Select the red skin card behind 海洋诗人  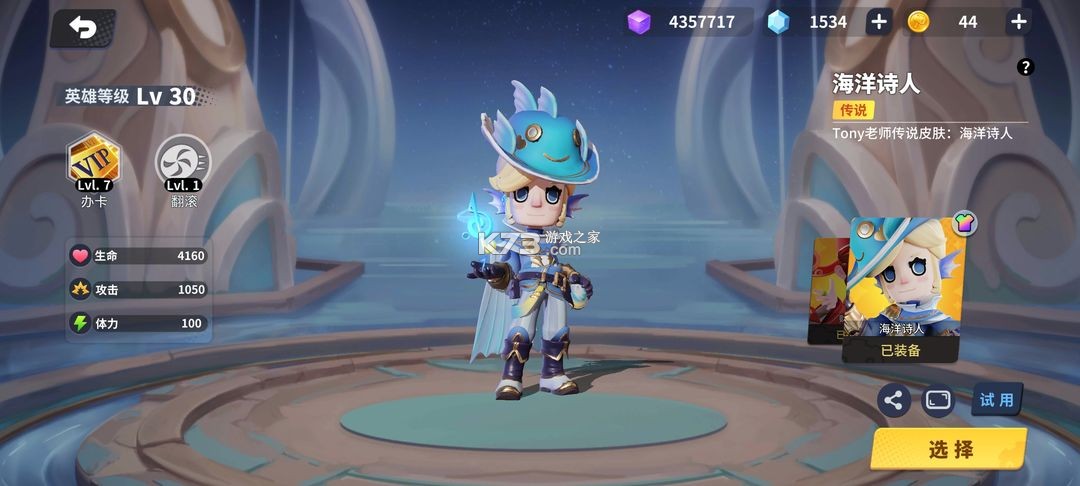tap(827, 290)
